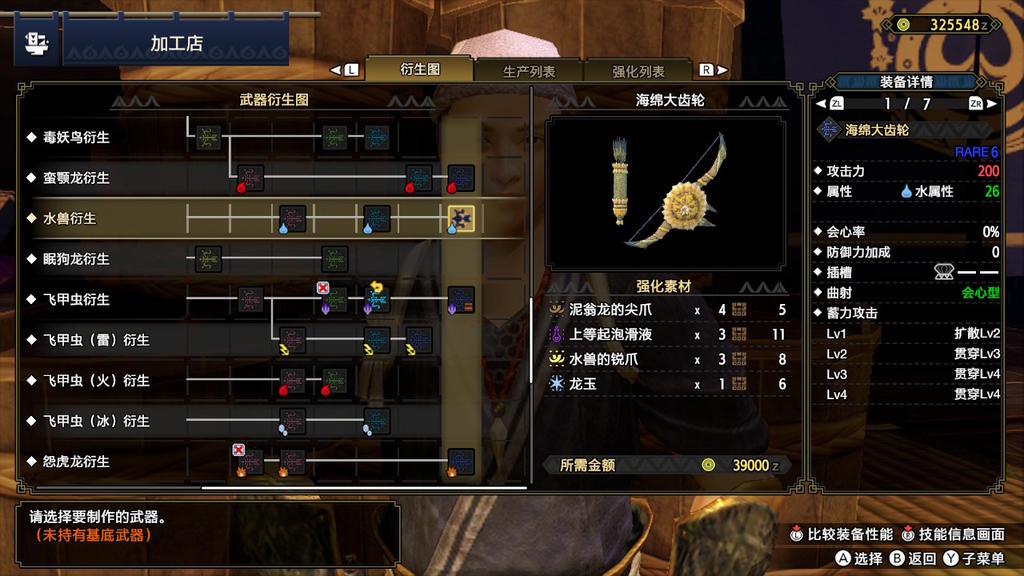Select the 飞甲虫（火）衍生 row
The image size is (1024, 576).
tap(96, 381)
